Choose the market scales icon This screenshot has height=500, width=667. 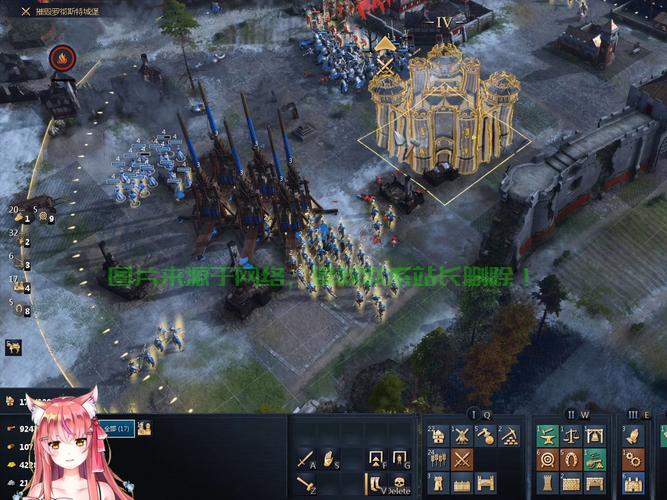tap(571, 436)
